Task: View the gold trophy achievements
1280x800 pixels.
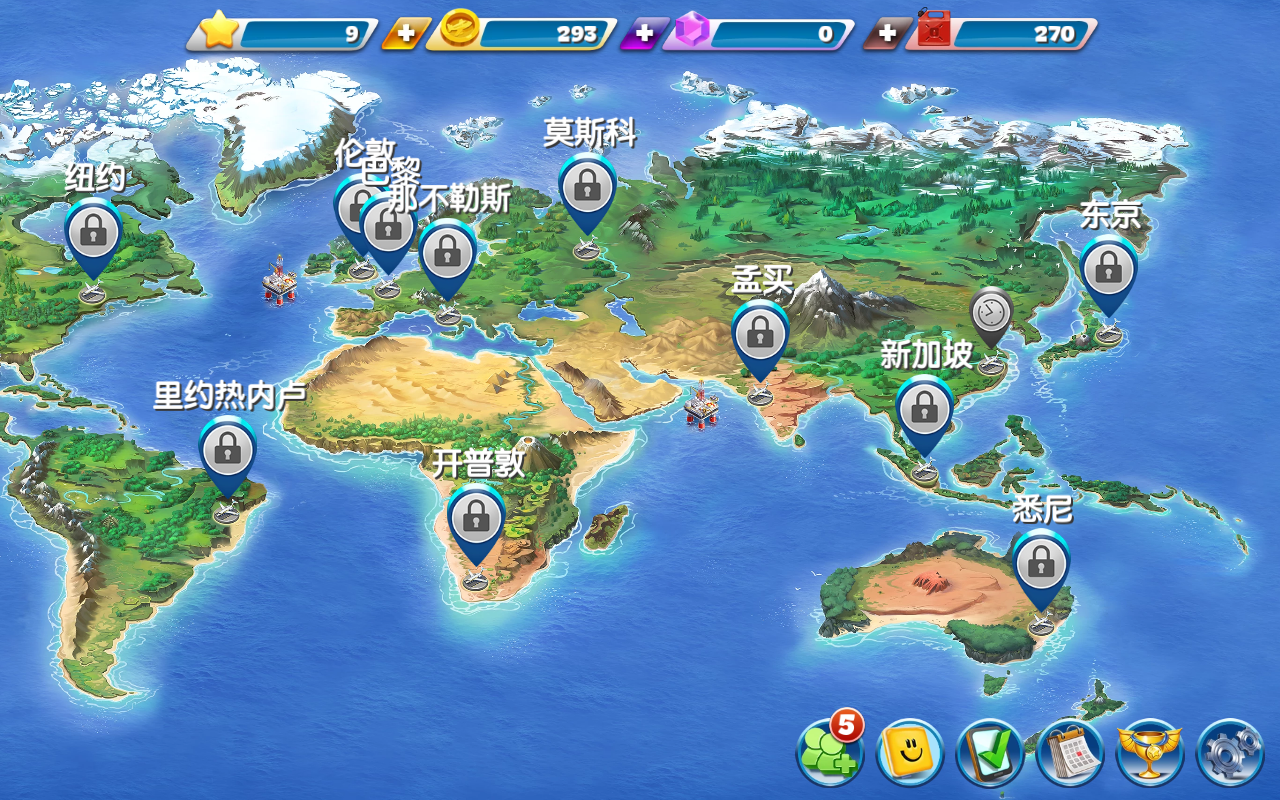Action: pyautogui.click(x=1150, y=752)
